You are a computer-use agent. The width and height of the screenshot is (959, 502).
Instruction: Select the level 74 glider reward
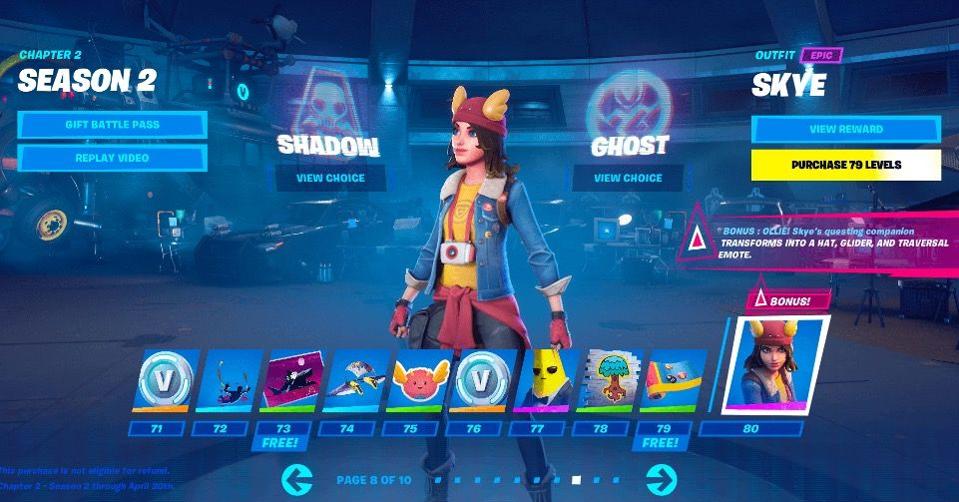pos(358,380)
